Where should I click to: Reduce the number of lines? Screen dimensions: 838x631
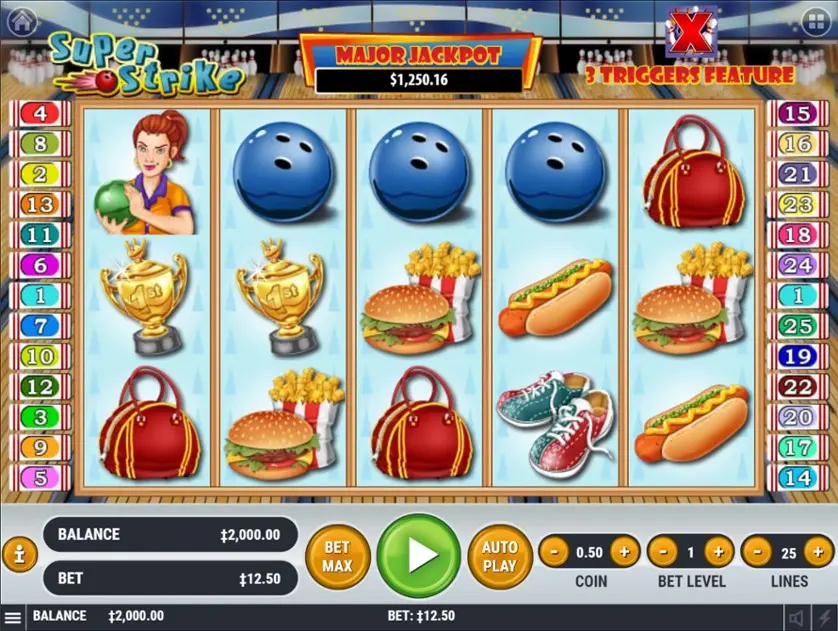point(756,551)
